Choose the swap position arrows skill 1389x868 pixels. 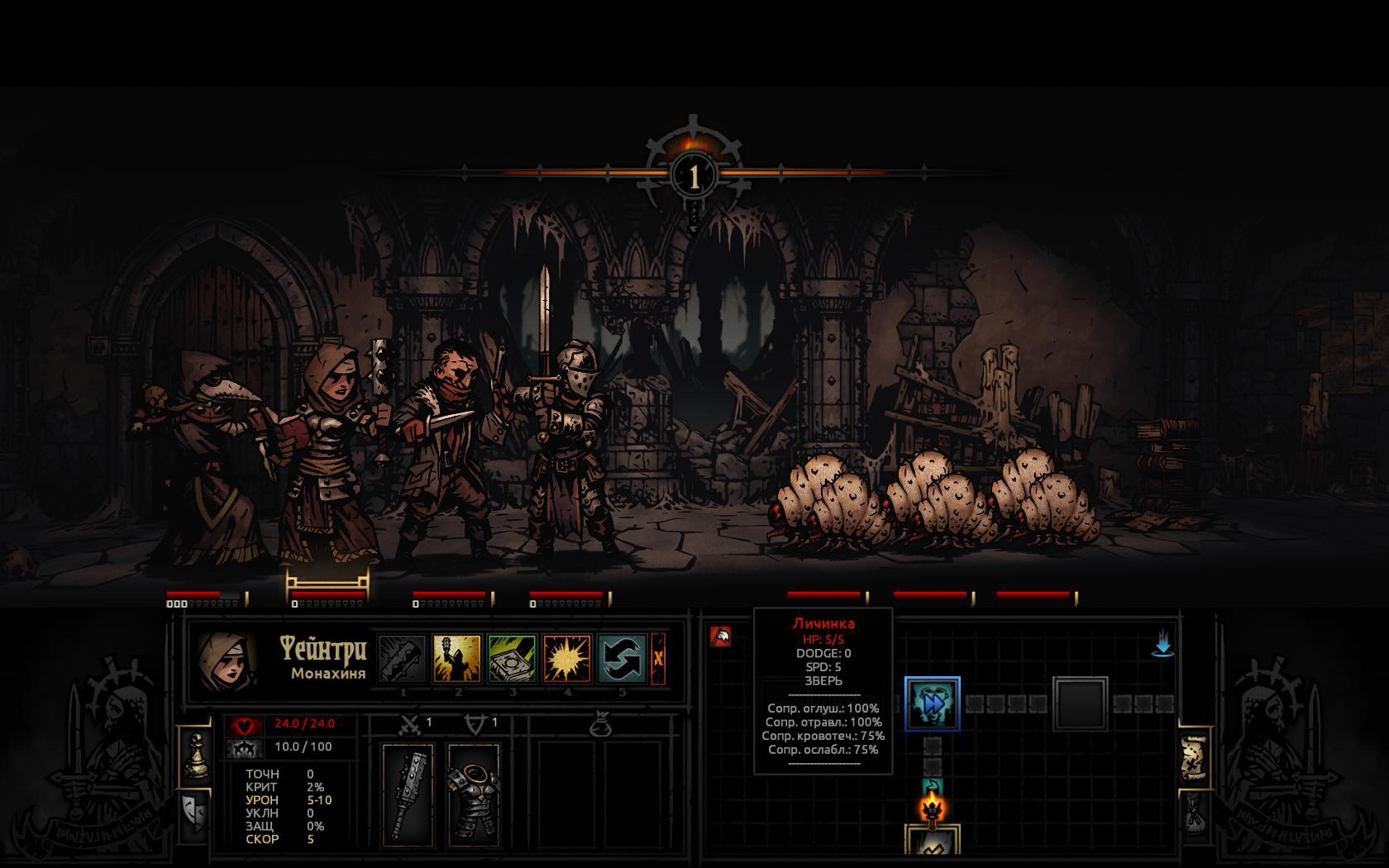622,659
